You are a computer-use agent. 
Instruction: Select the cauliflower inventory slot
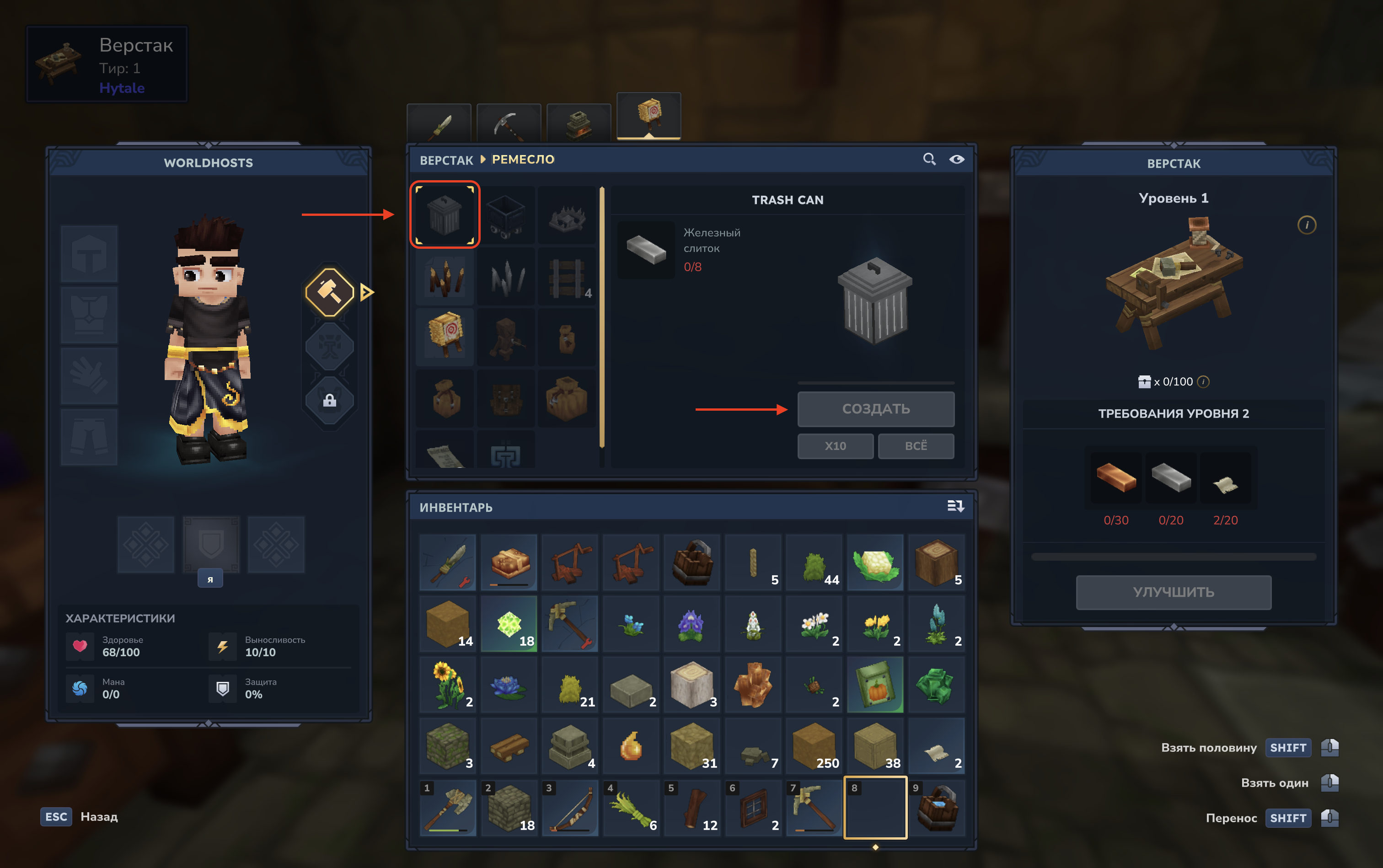(x=875, y=563)
